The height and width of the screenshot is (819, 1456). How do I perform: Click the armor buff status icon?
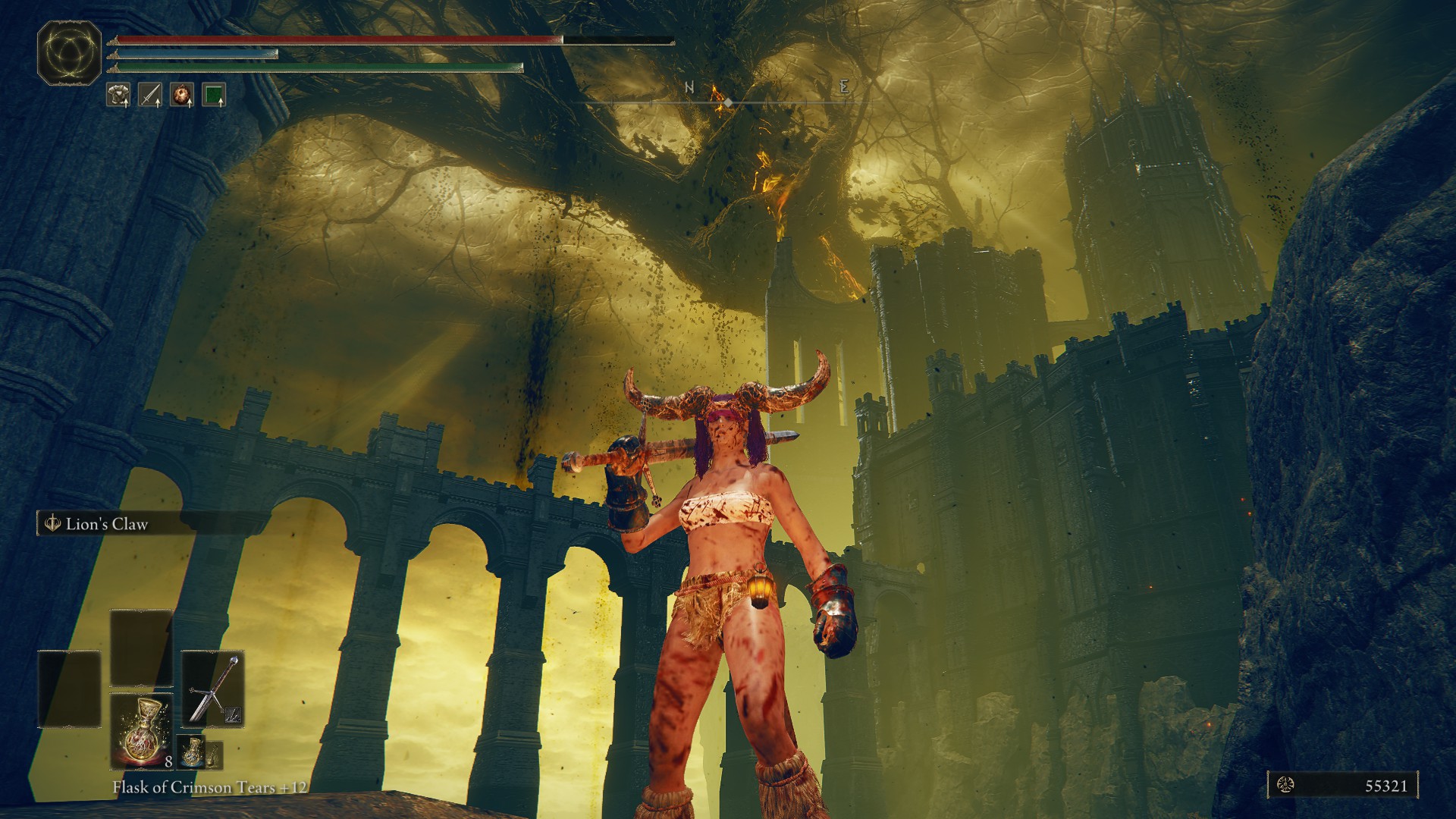(x=118, y=95)
